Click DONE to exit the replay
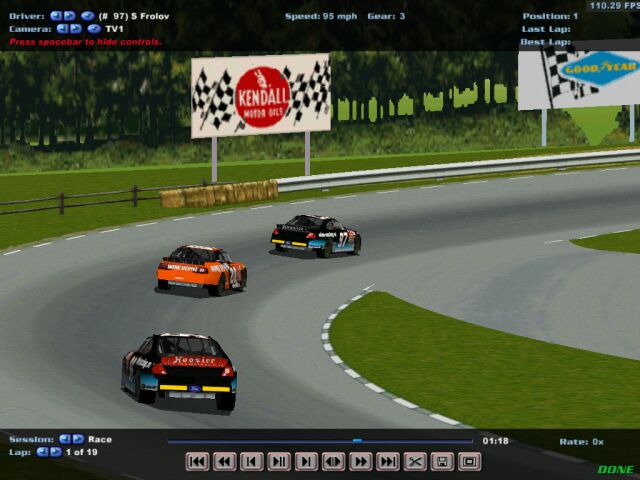The height and width of the screenshot is (480, 640). 616,469
